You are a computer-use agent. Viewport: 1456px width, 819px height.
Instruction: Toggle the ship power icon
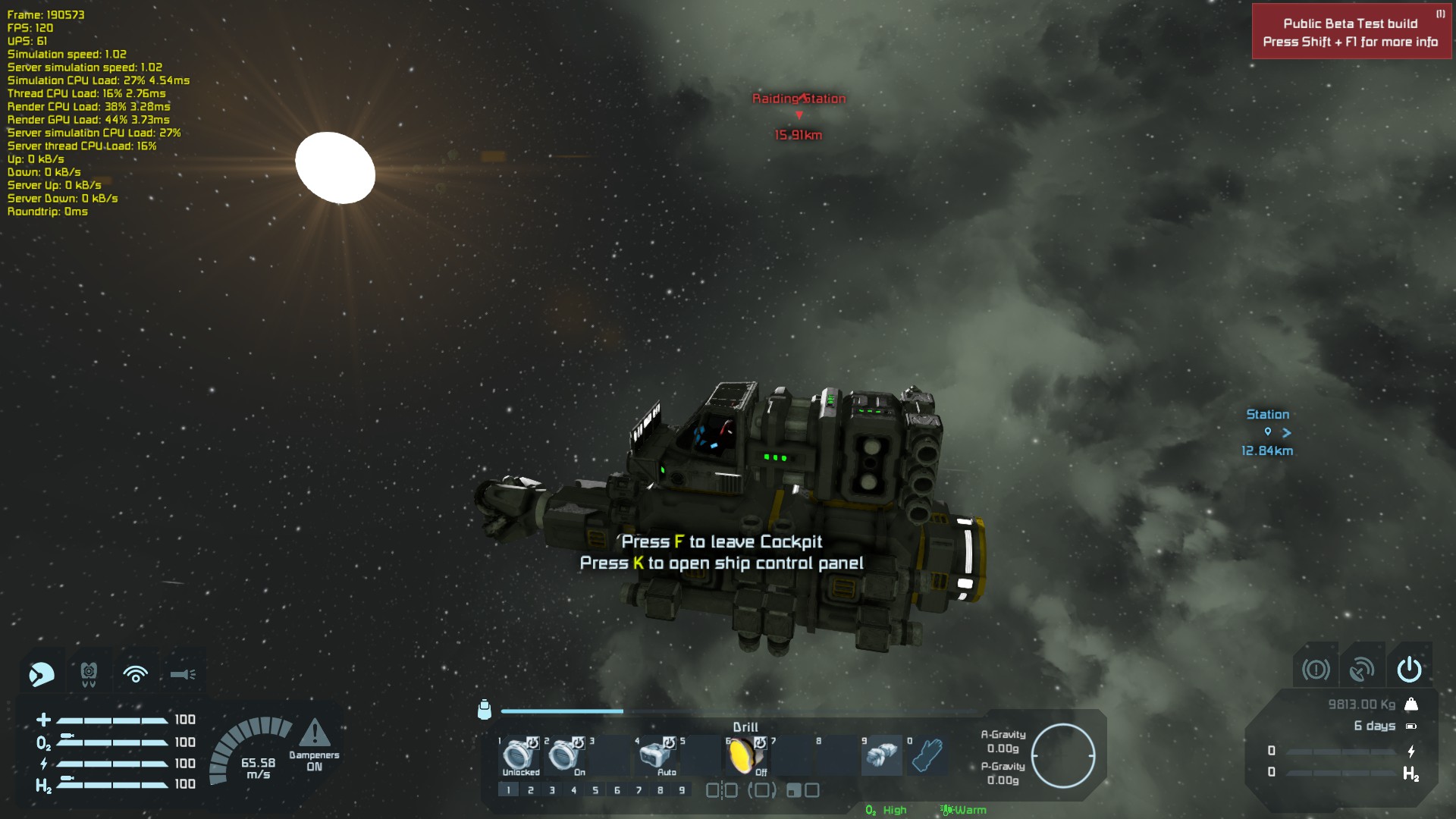(x=1409, y=669)
